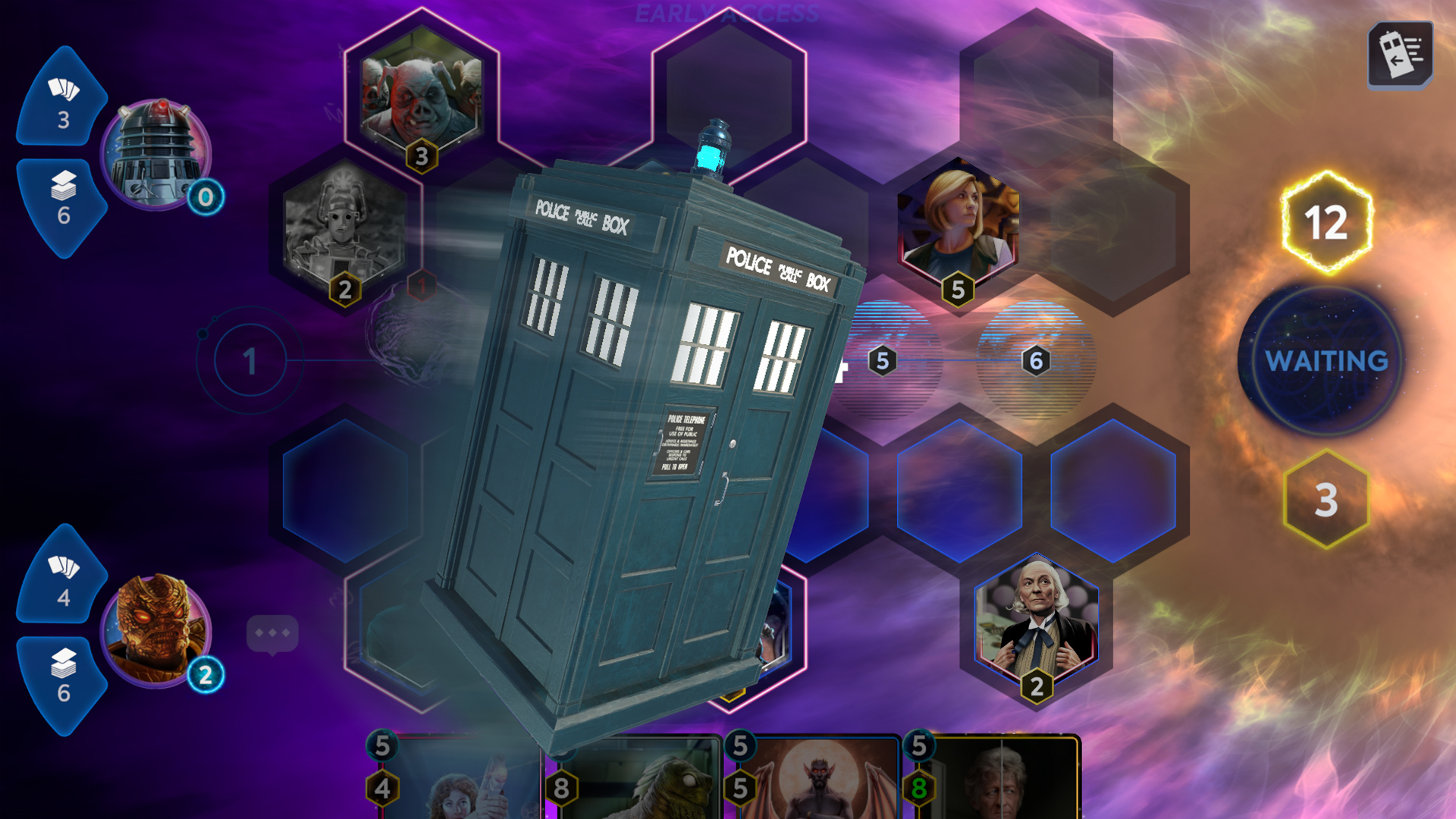Click the opponent's score badge showing 0
Image resolution: width=1456 pixels, height=819 pixels.
point(205,199)
